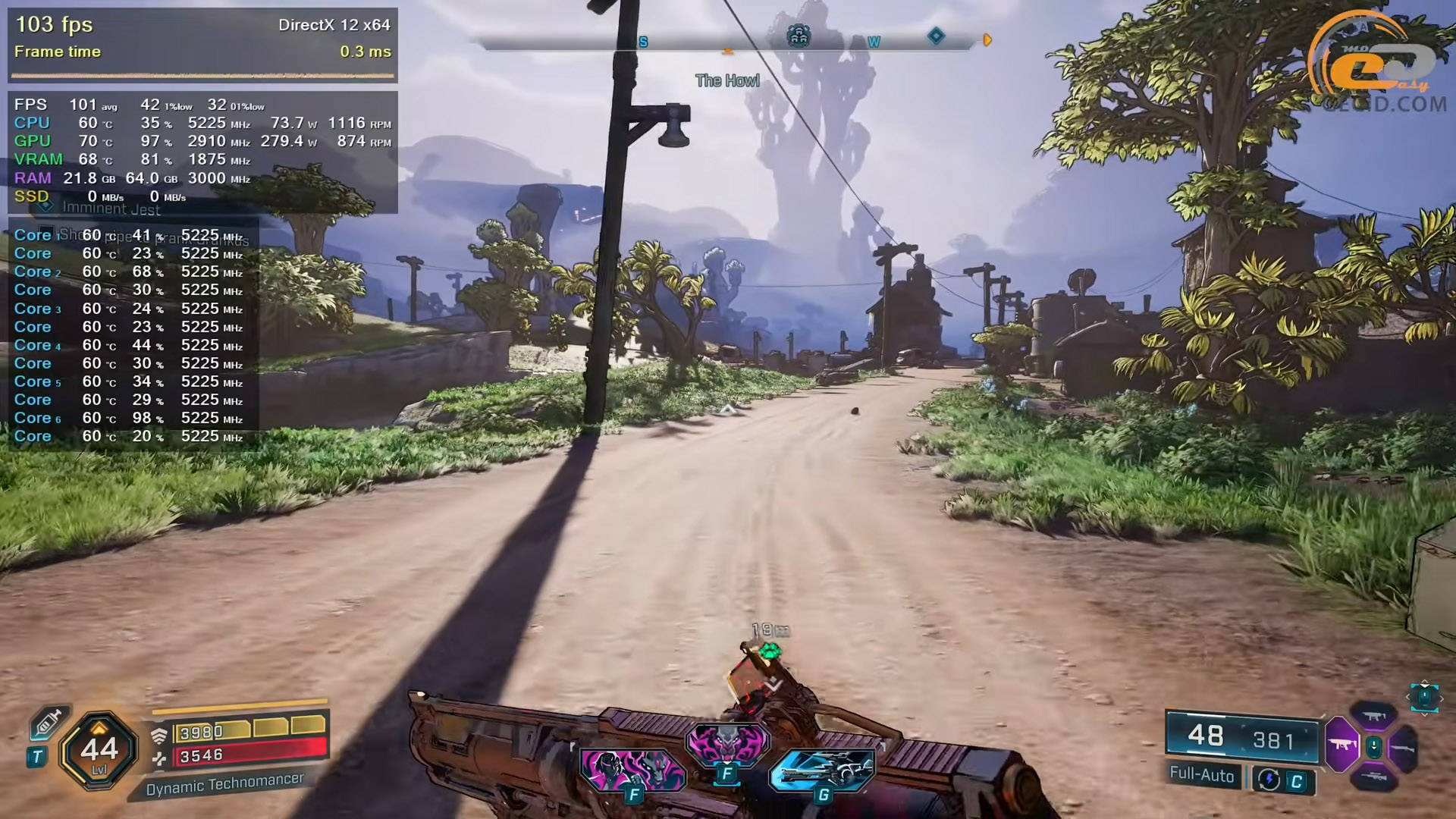Open the Dynamic Technomancer class label
The height and width of the screenshot is (819, 1456).
tap(224, 784)
